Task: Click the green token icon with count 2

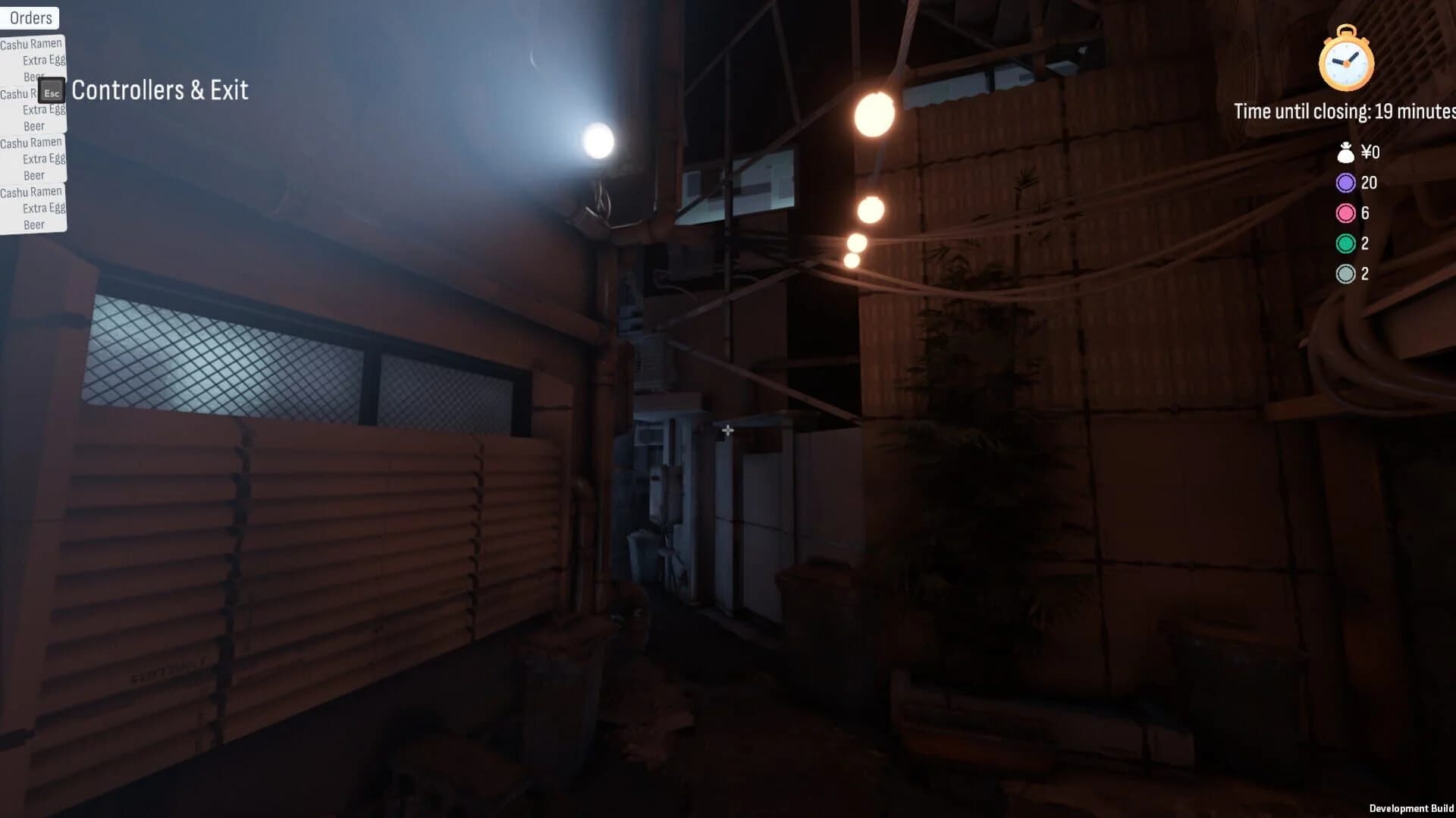Action: tap(1345, 243)
